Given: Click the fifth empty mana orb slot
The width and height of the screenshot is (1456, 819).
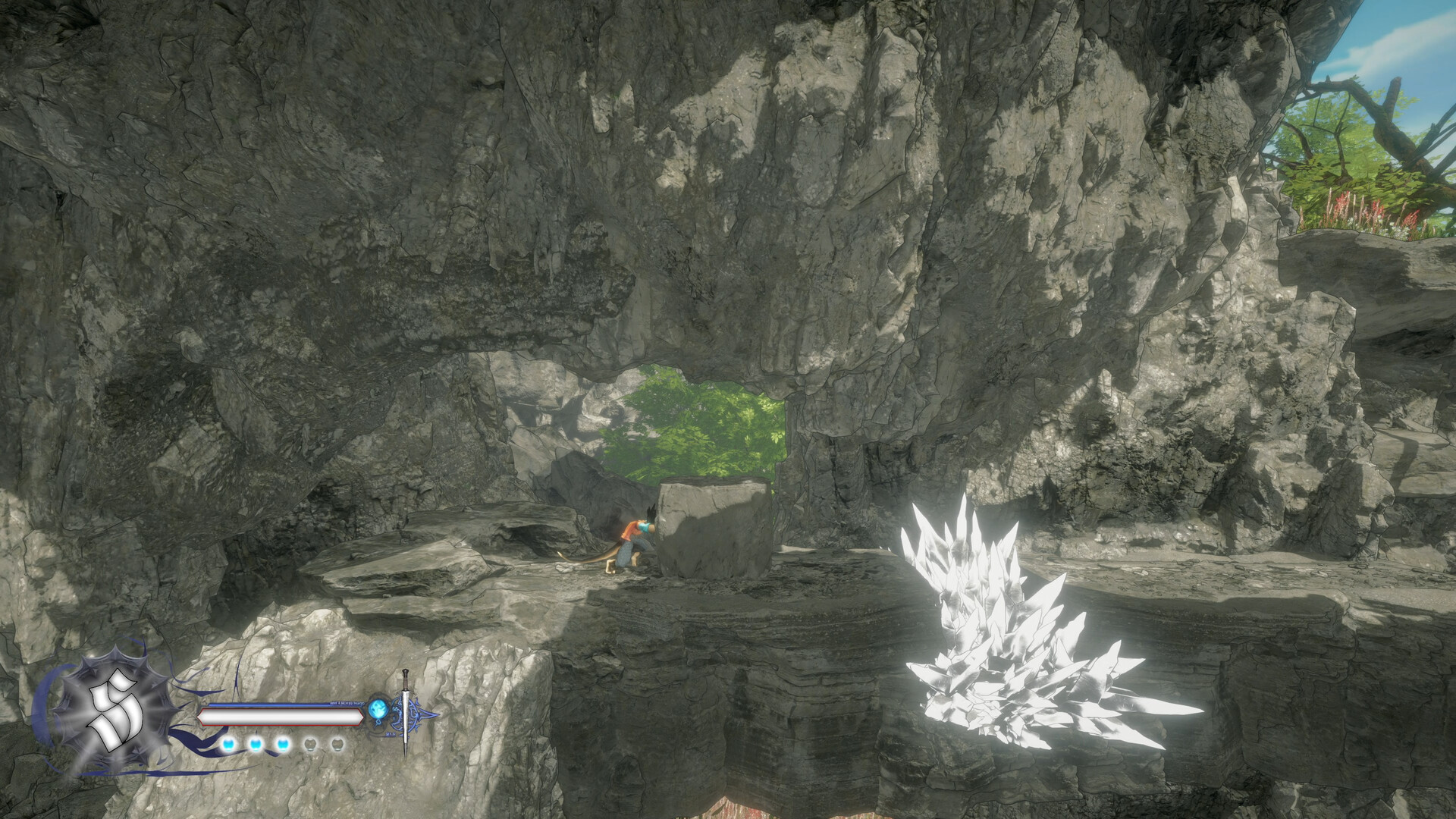Looking at the screenshot, I should 336,745.
